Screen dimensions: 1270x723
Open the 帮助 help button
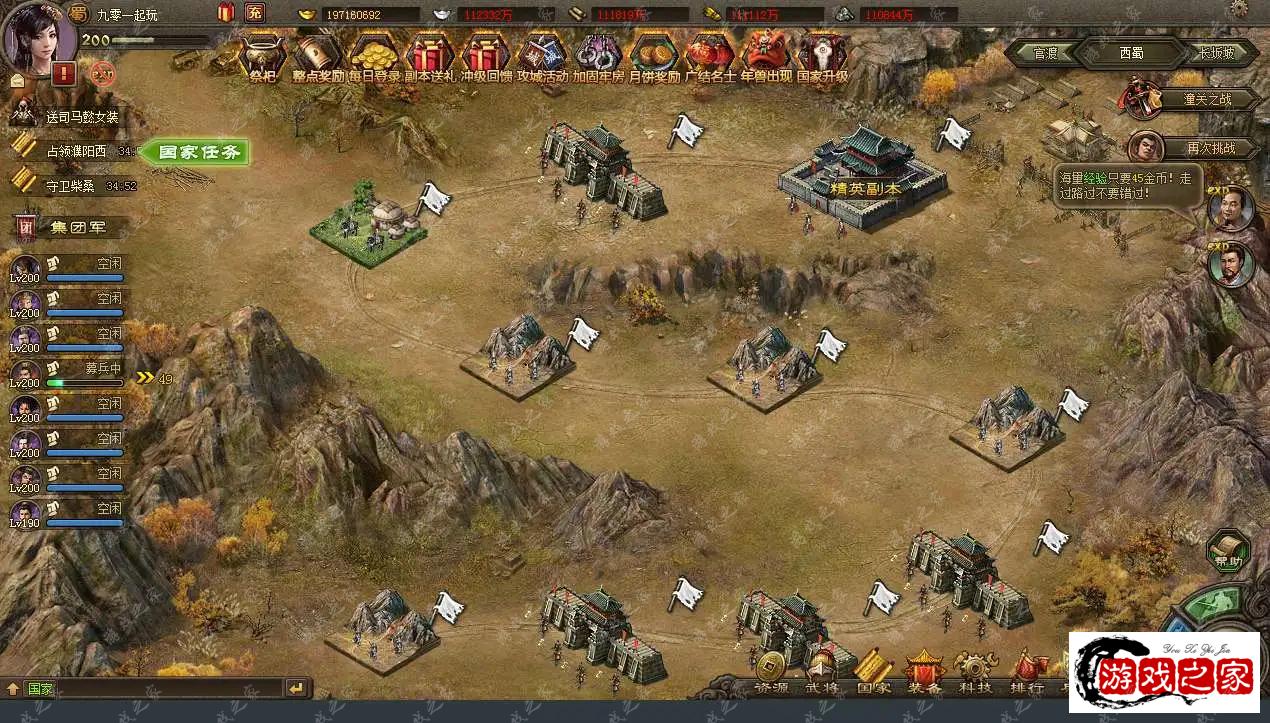(1228, 553)
